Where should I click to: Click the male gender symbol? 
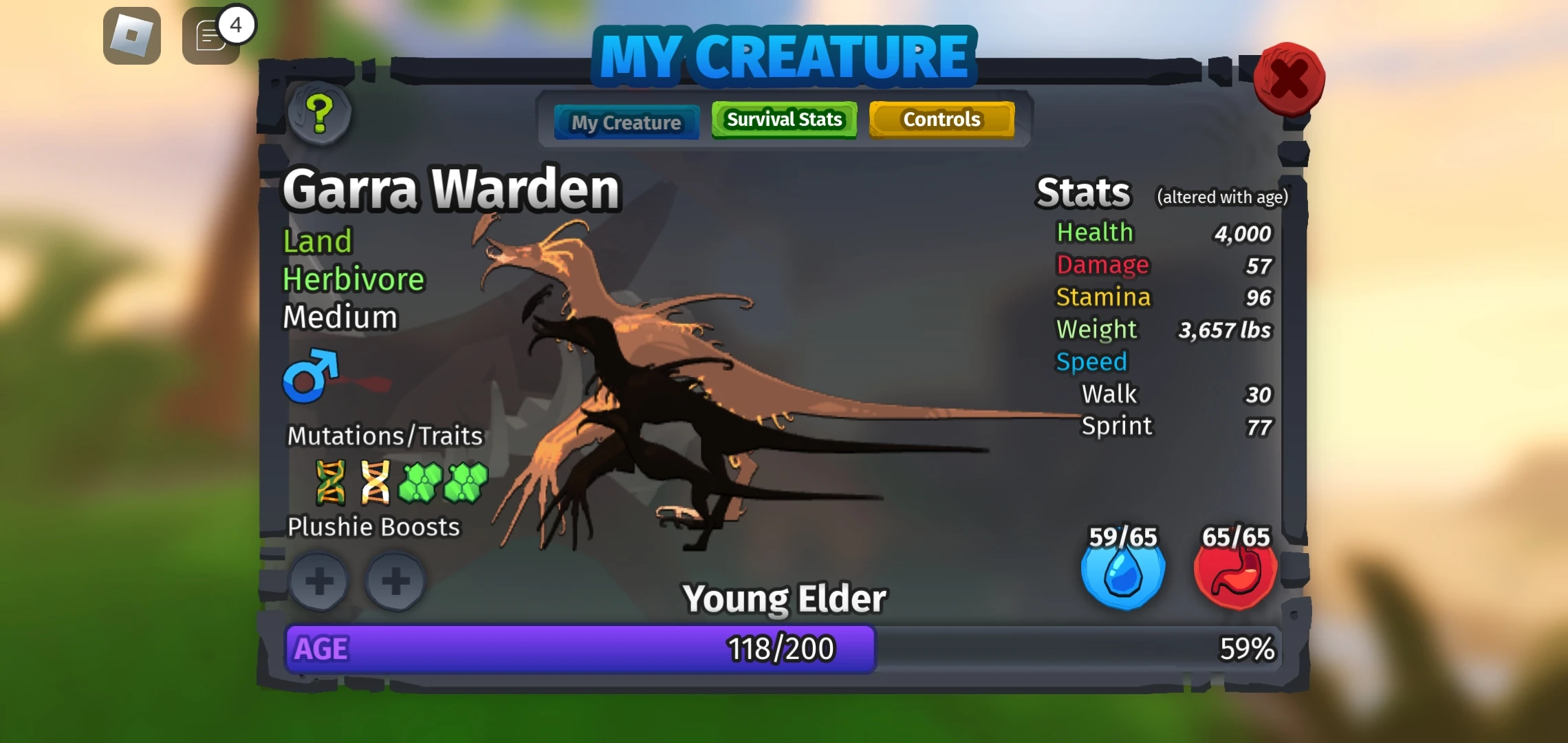coord(307,376)
